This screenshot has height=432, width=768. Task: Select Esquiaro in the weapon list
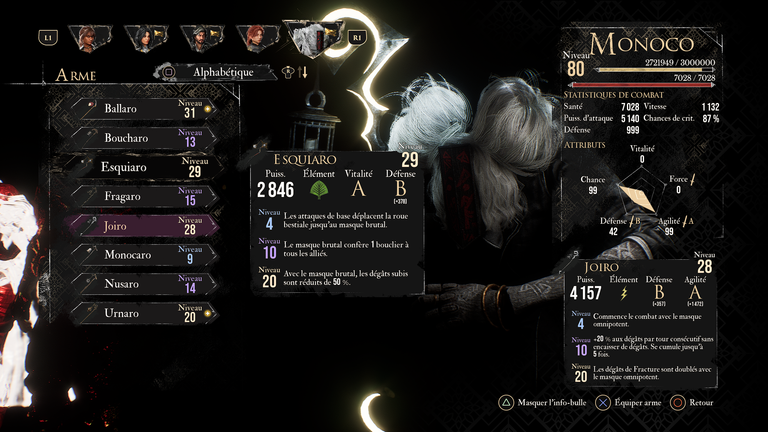click(140, 167)
